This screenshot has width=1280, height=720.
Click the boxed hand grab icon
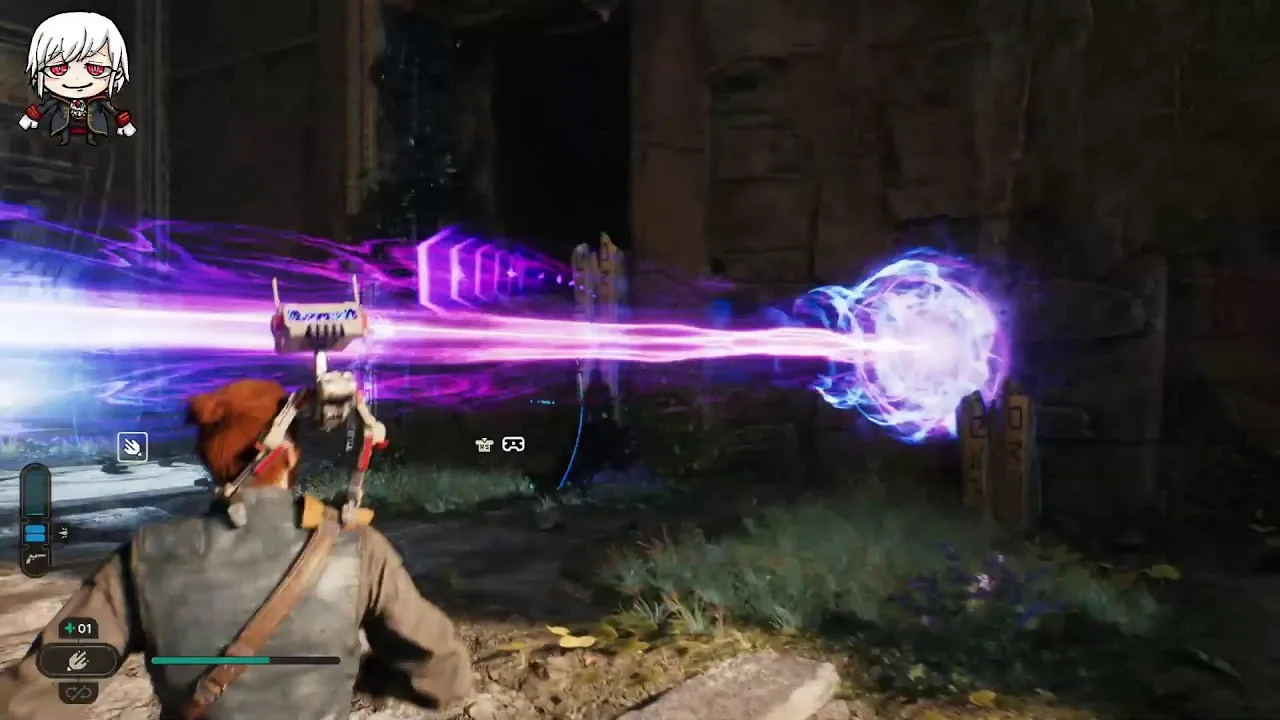point(132,447)
